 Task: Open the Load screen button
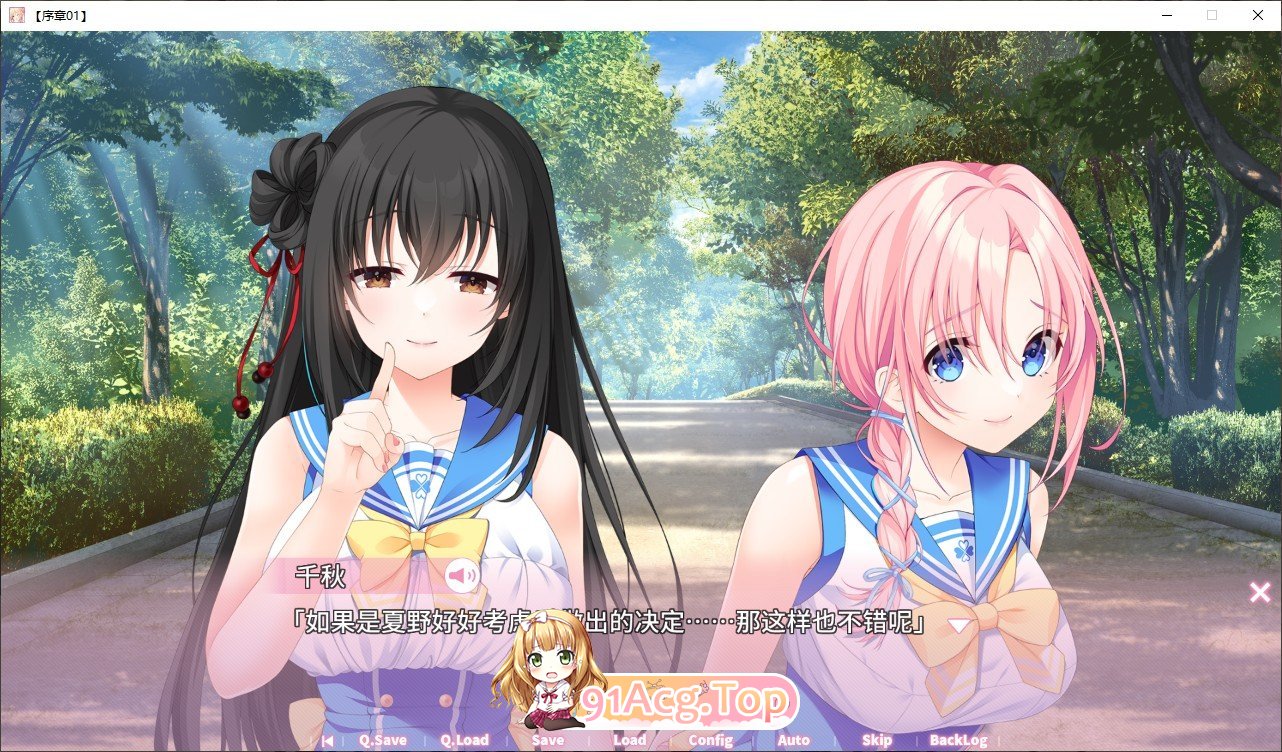click(x=629, y=740)
